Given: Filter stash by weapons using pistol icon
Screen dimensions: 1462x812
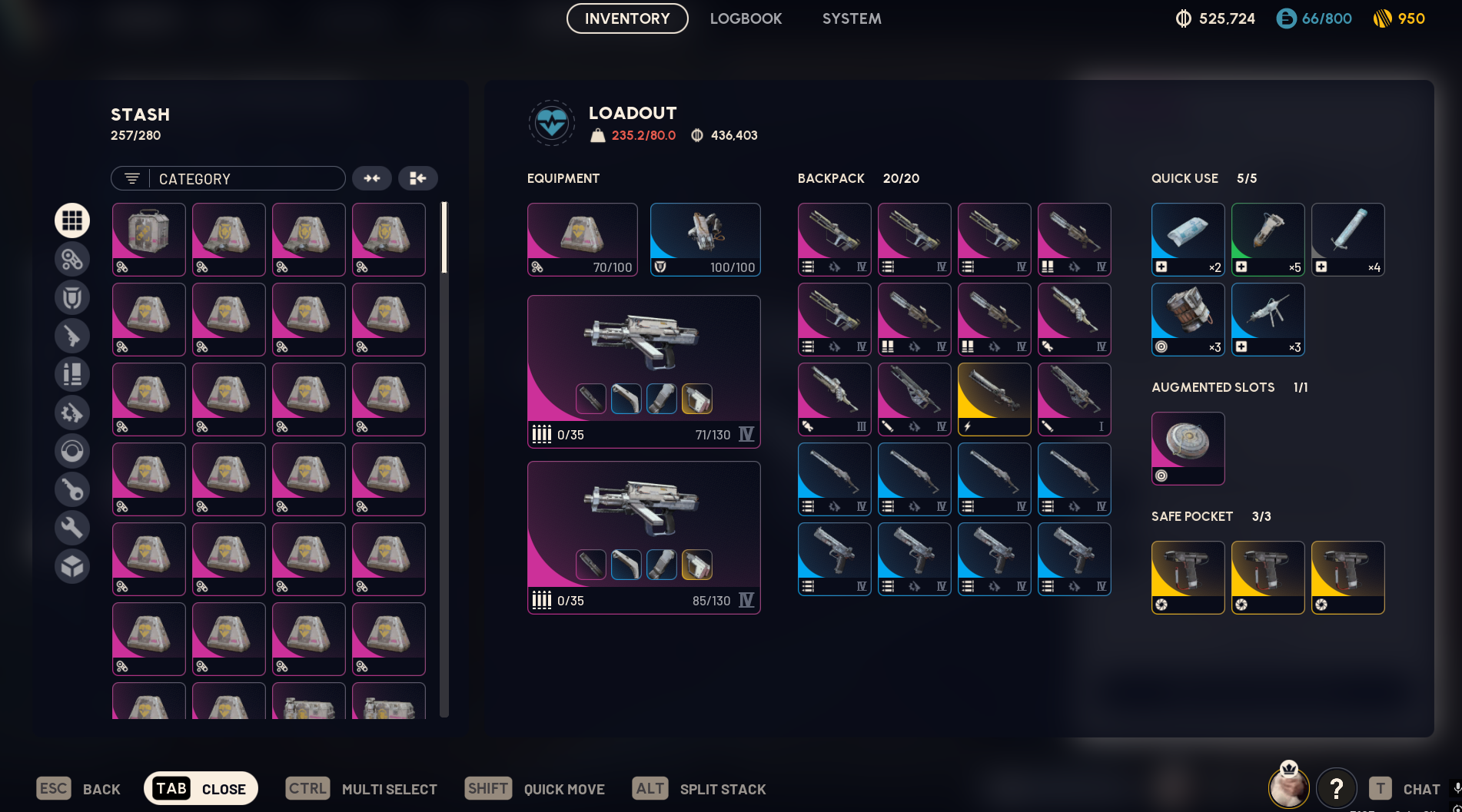Looking at the screenshot, I should click(72, 336).
